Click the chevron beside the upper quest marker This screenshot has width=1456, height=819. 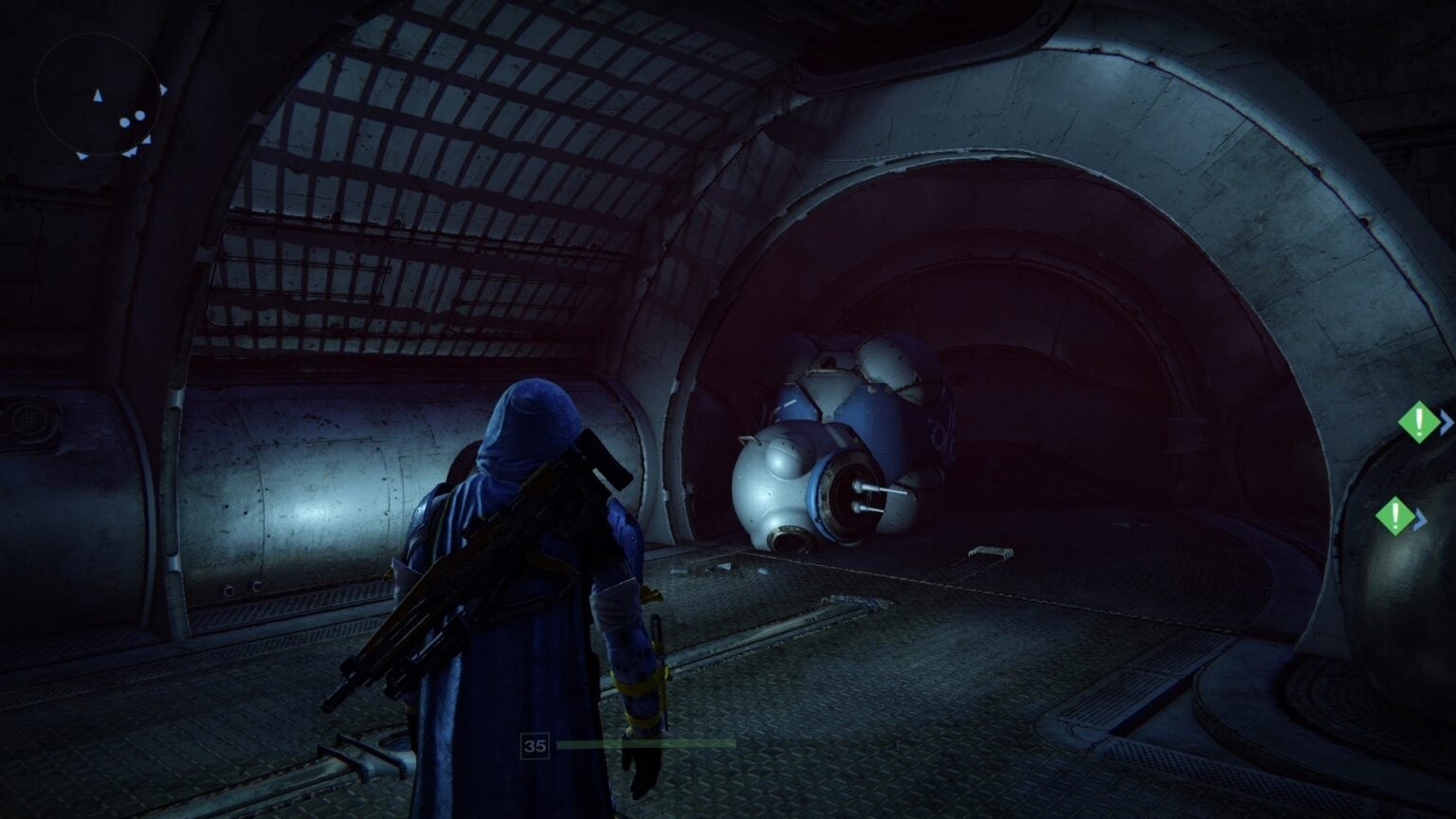pos(1446,421)
